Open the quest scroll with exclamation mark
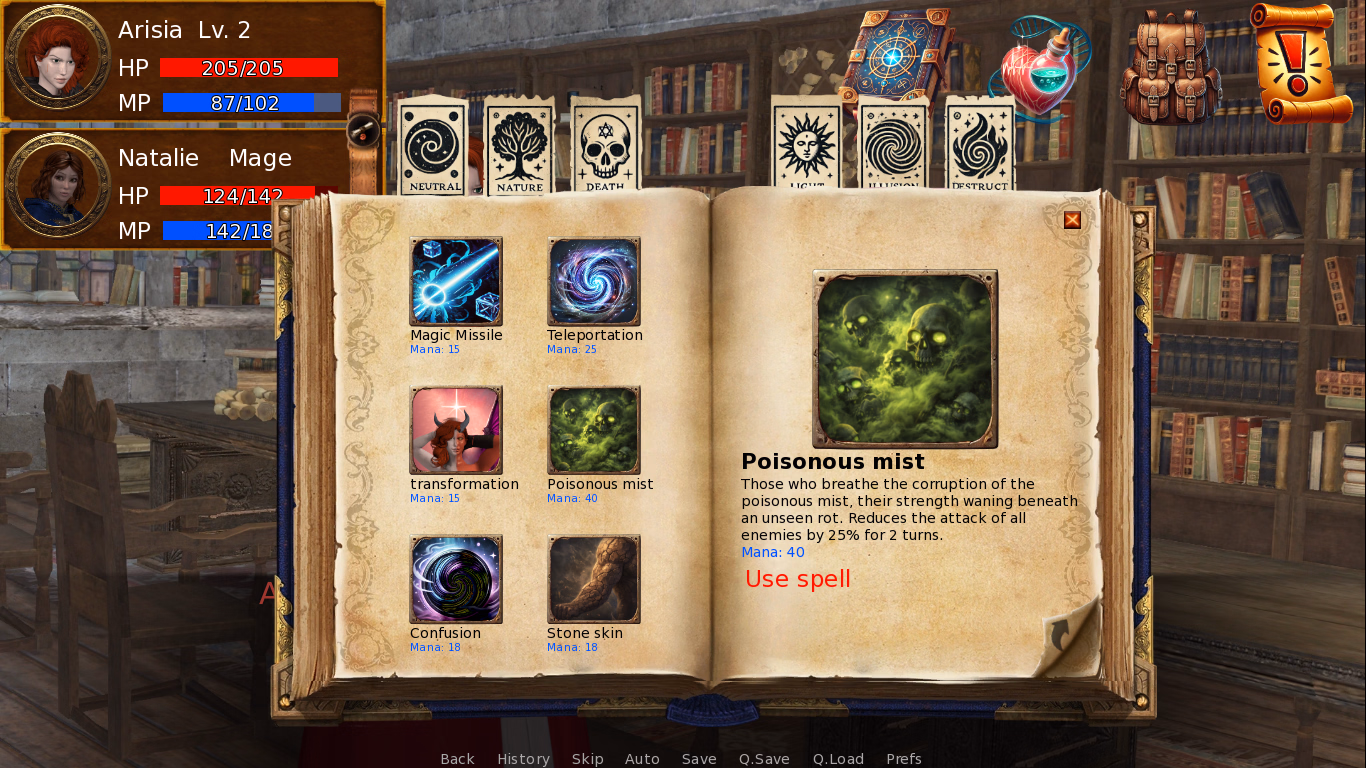The image size is (1366, 768). pyautogui.click(x=1300, y=62)
